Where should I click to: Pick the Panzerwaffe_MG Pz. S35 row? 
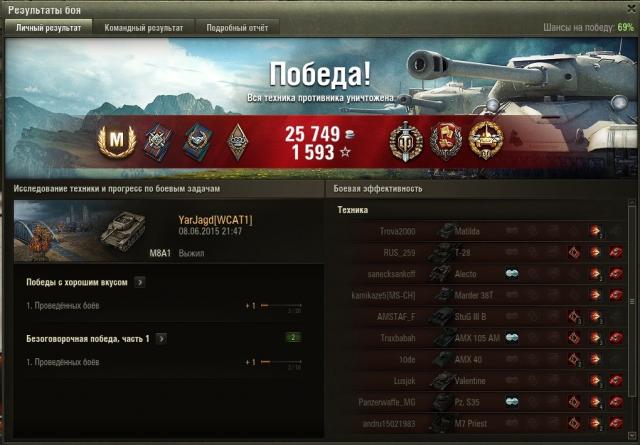pyautogui.click(x=480, y=401)
